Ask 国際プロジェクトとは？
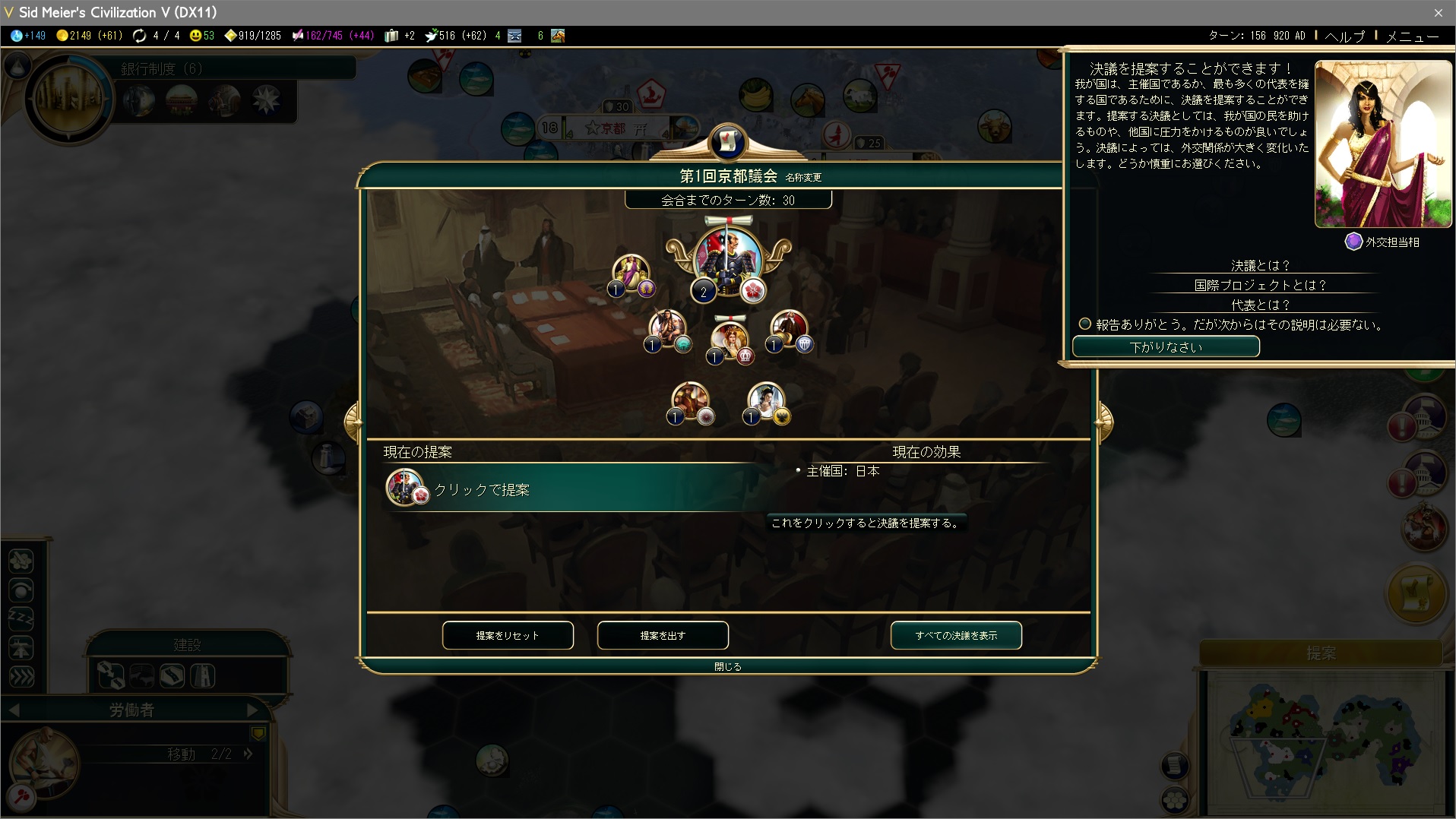The width and height of the screenshot is (1456, 819). (x=1261, y=285)
